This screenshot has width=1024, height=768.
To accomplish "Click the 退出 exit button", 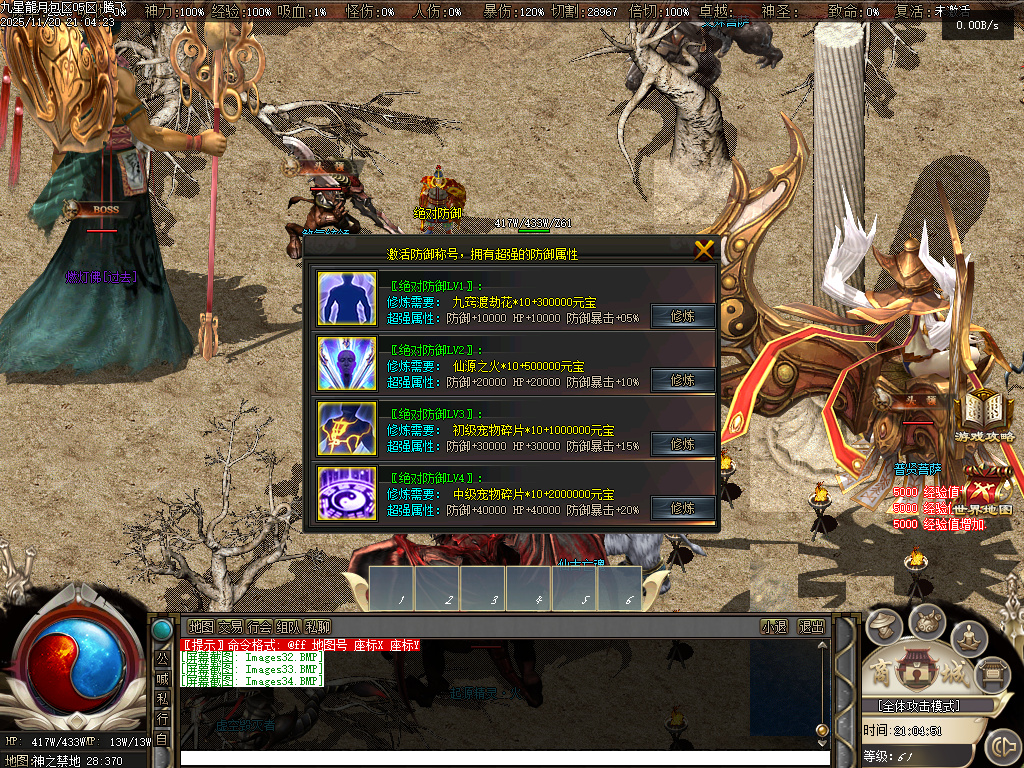I will tap(811, 627).
